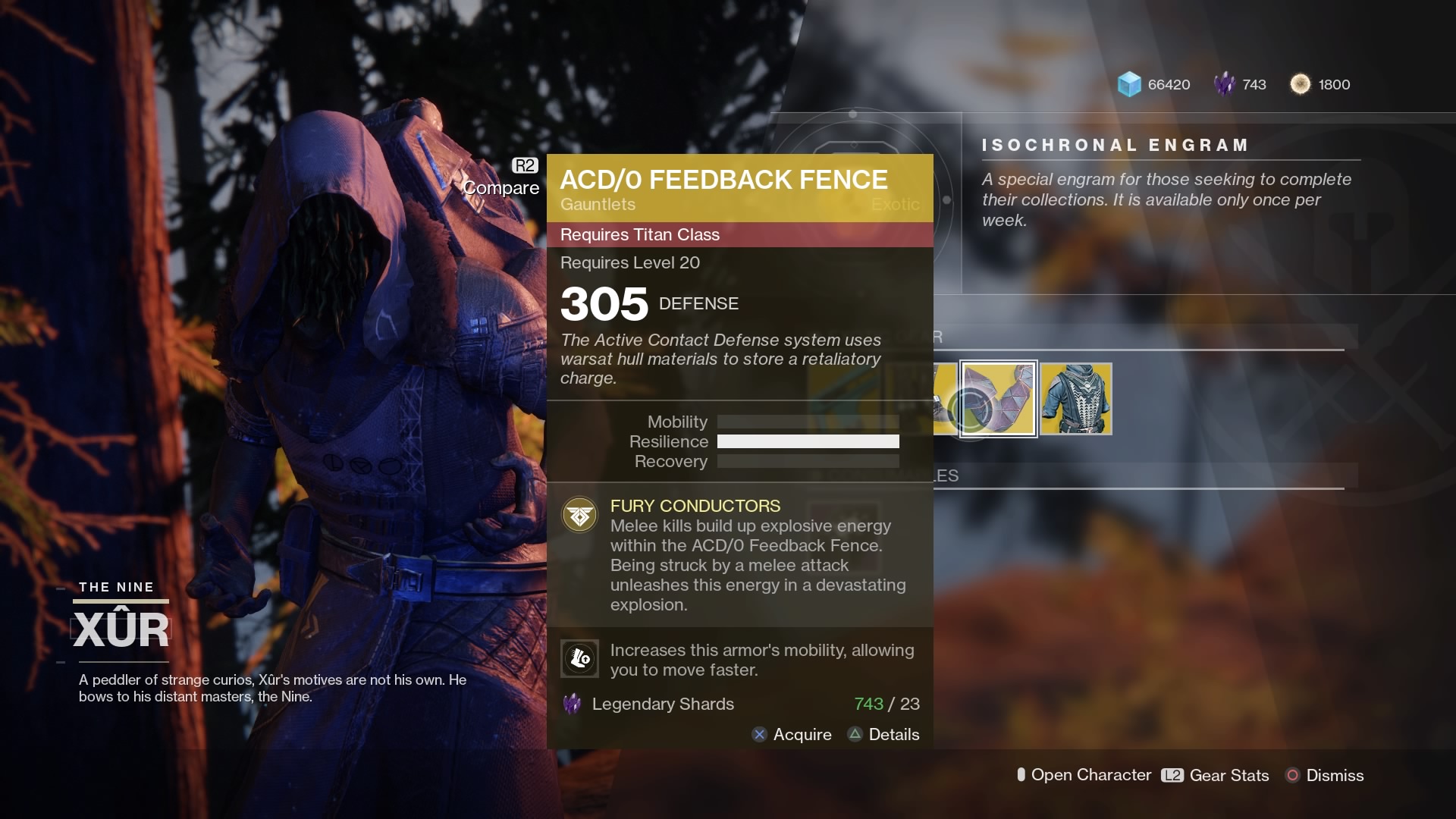Click the Legendary Shards cost icon

pyautogui.click(x=572, y=704)
